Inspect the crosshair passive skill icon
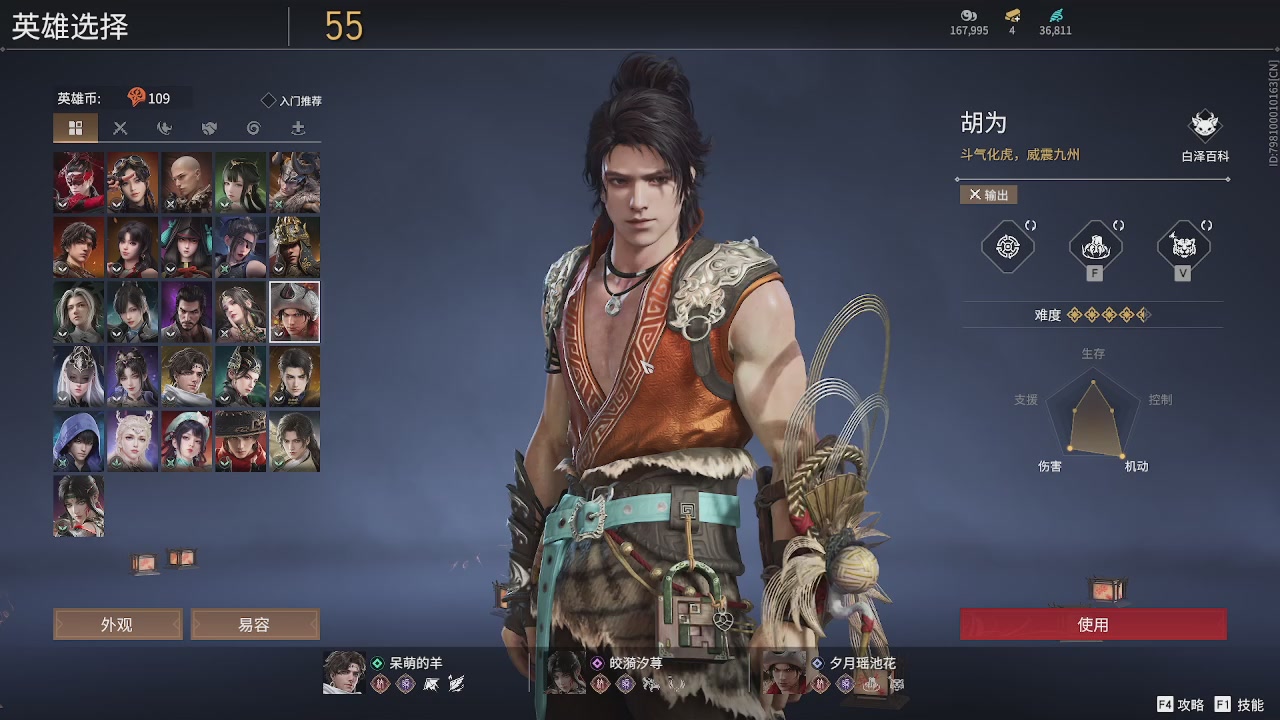1280x720 pixels. coord(1007,246)
